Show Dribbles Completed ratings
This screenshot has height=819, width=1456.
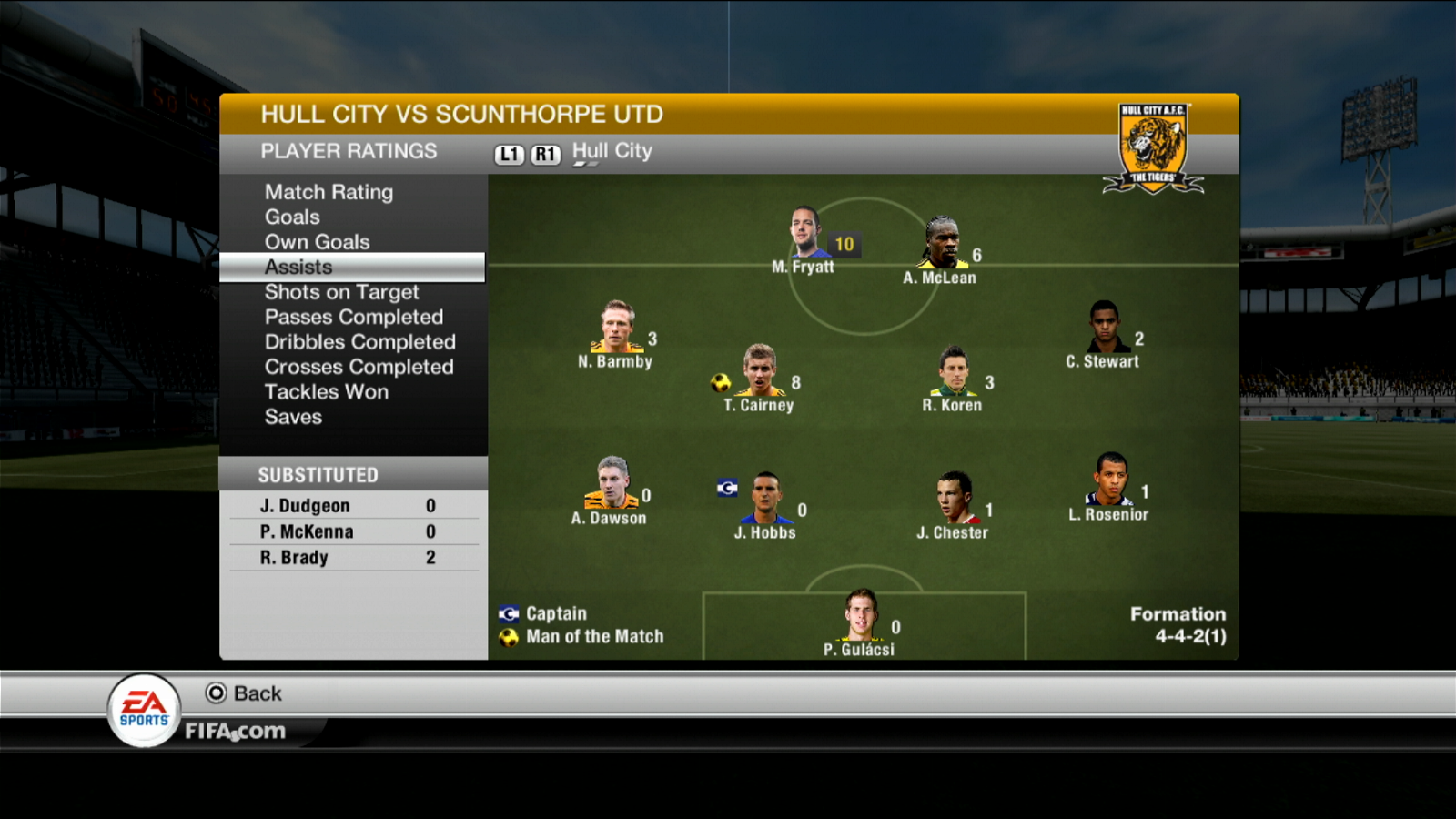[359, 342]
